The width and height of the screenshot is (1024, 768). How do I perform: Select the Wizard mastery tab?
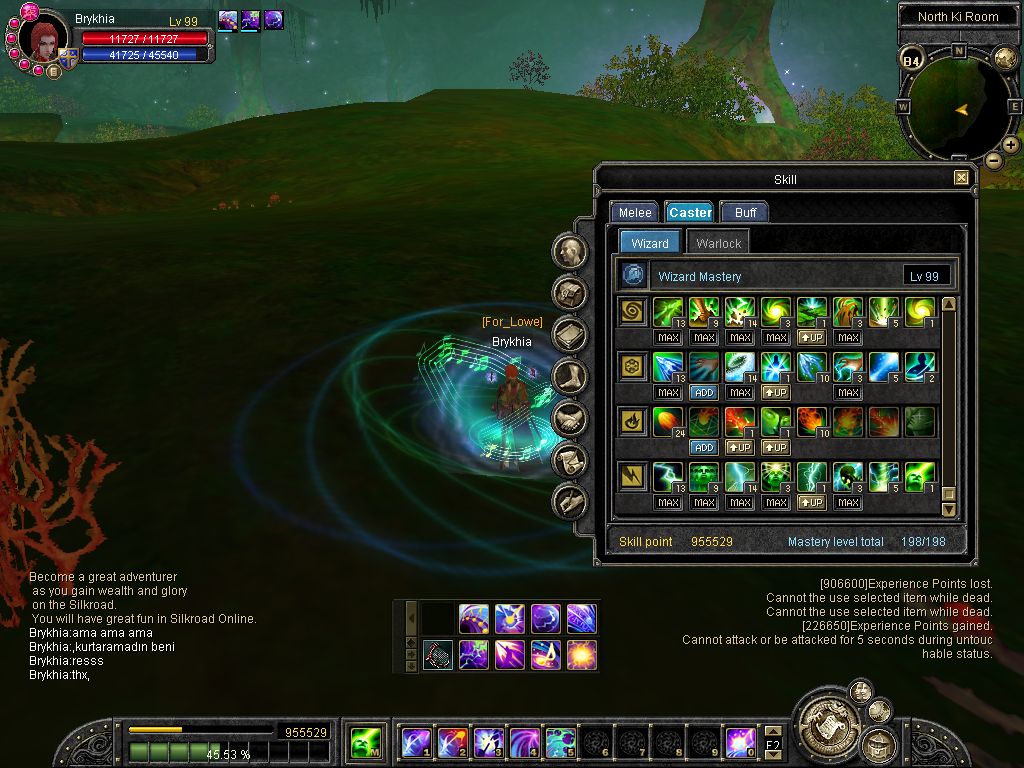650,243
